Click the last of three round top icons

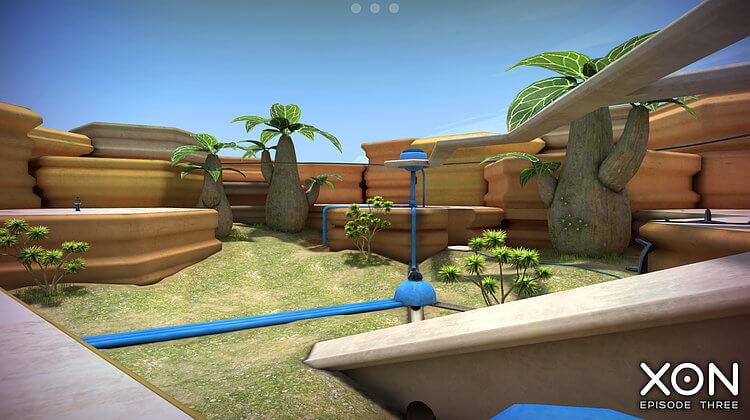394,8
